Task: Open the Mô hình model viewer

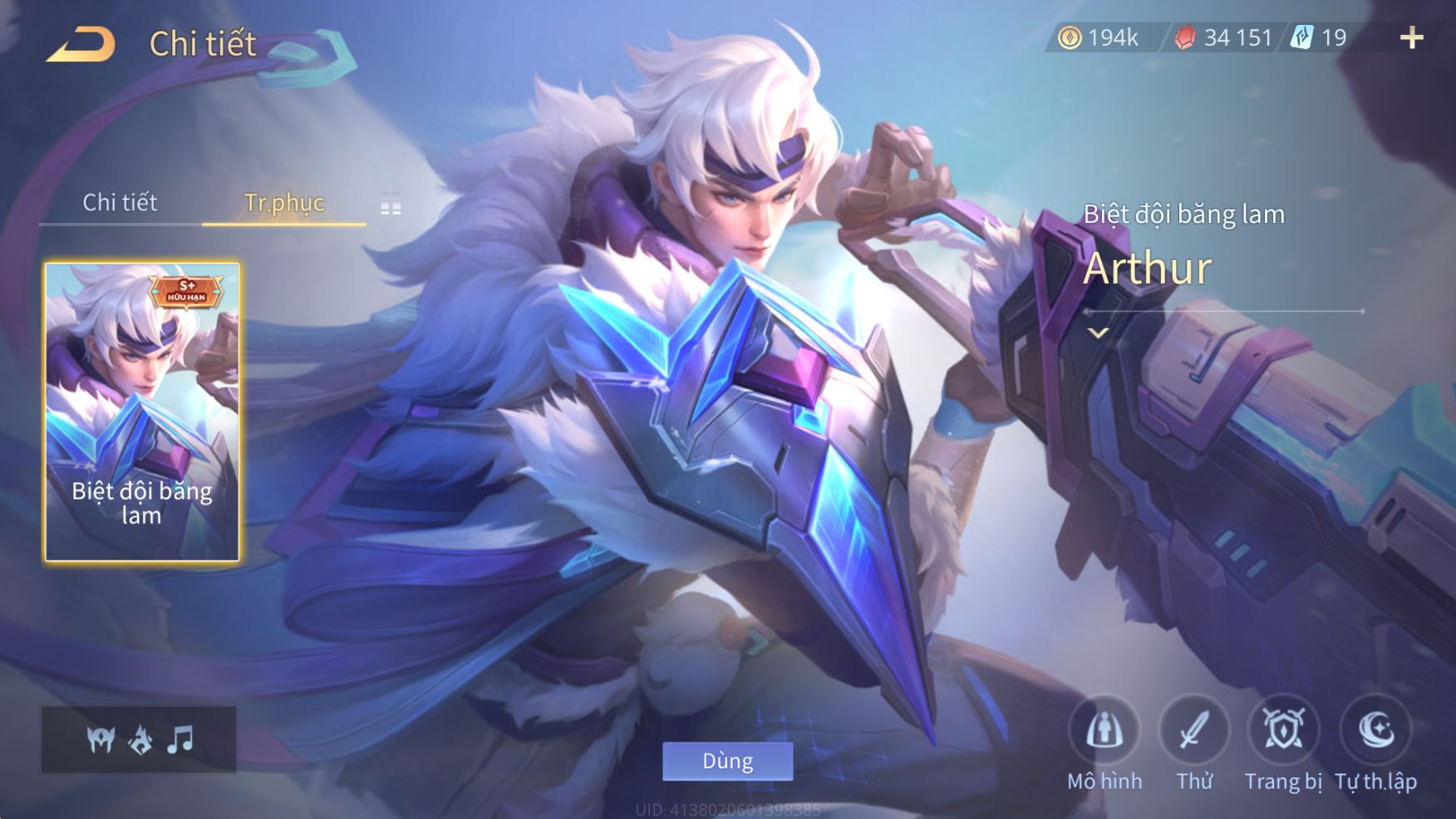Action: pyautogui.click(x=1104, y=731)
